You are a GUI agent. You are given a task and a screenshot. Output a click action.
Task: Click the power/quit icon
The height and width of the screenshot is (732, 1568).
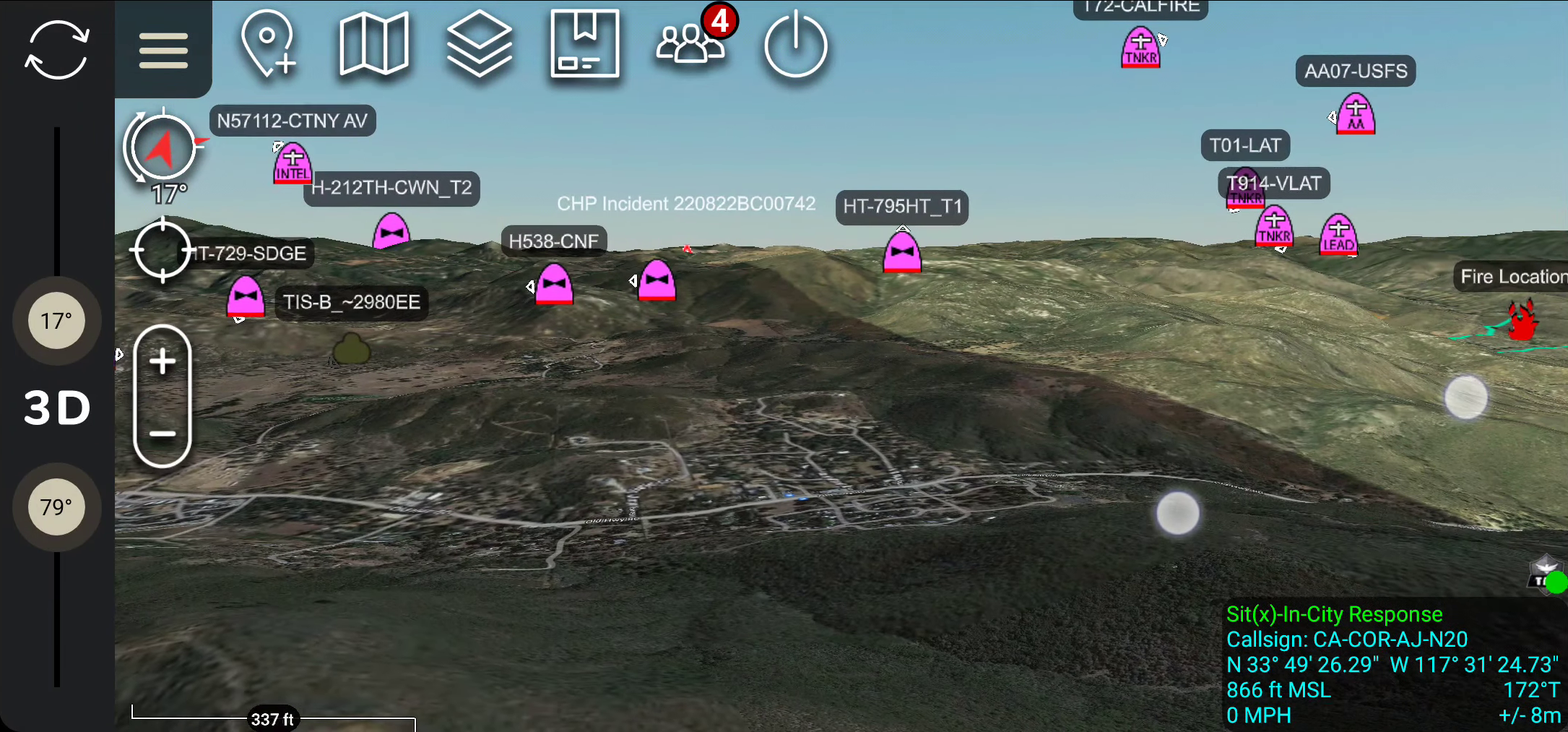(x=796, y=45)
